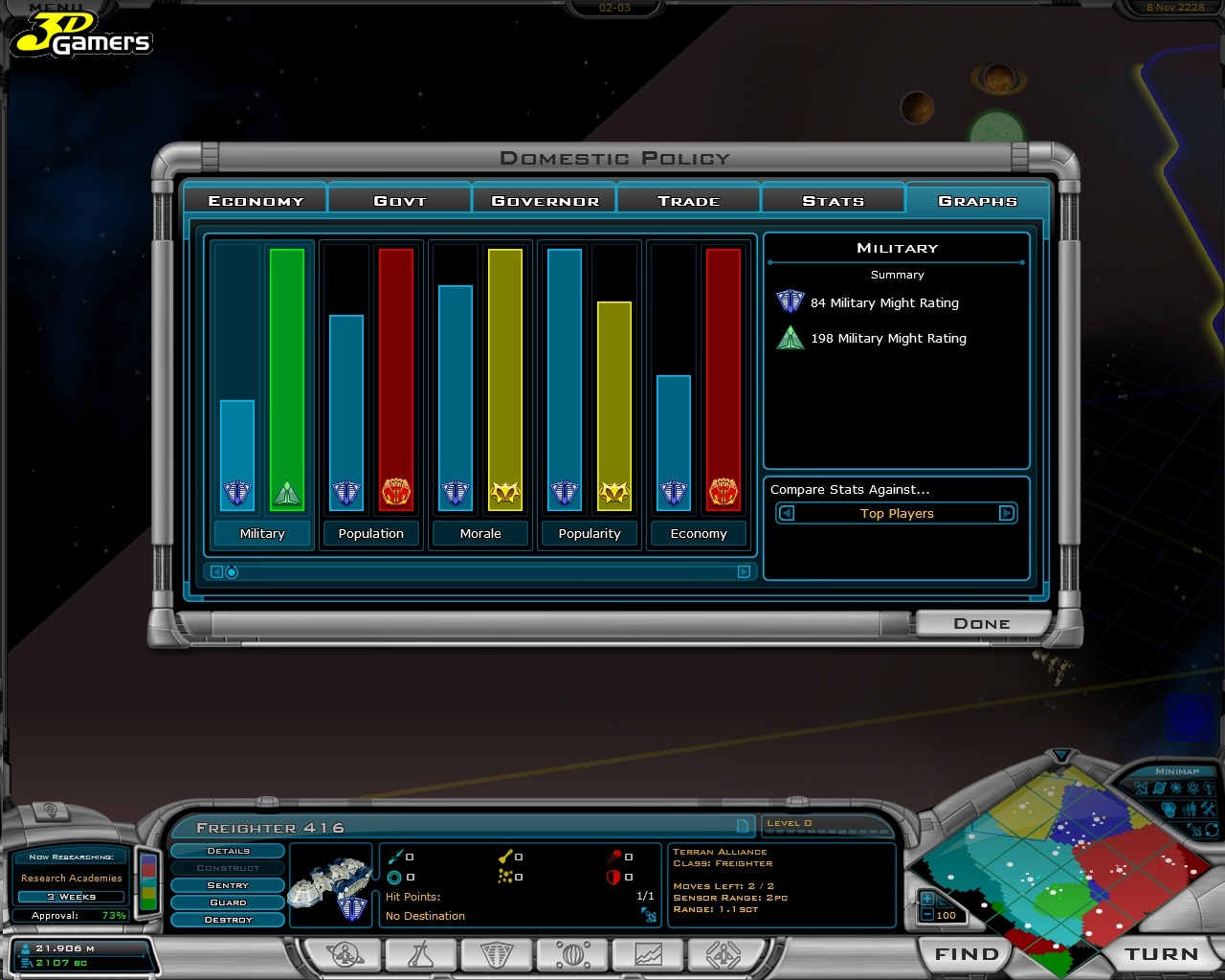Click the atom icon in the Minimap bar
The width and height of the screenshot is (1225, 980).
[x=1192, y=788]
